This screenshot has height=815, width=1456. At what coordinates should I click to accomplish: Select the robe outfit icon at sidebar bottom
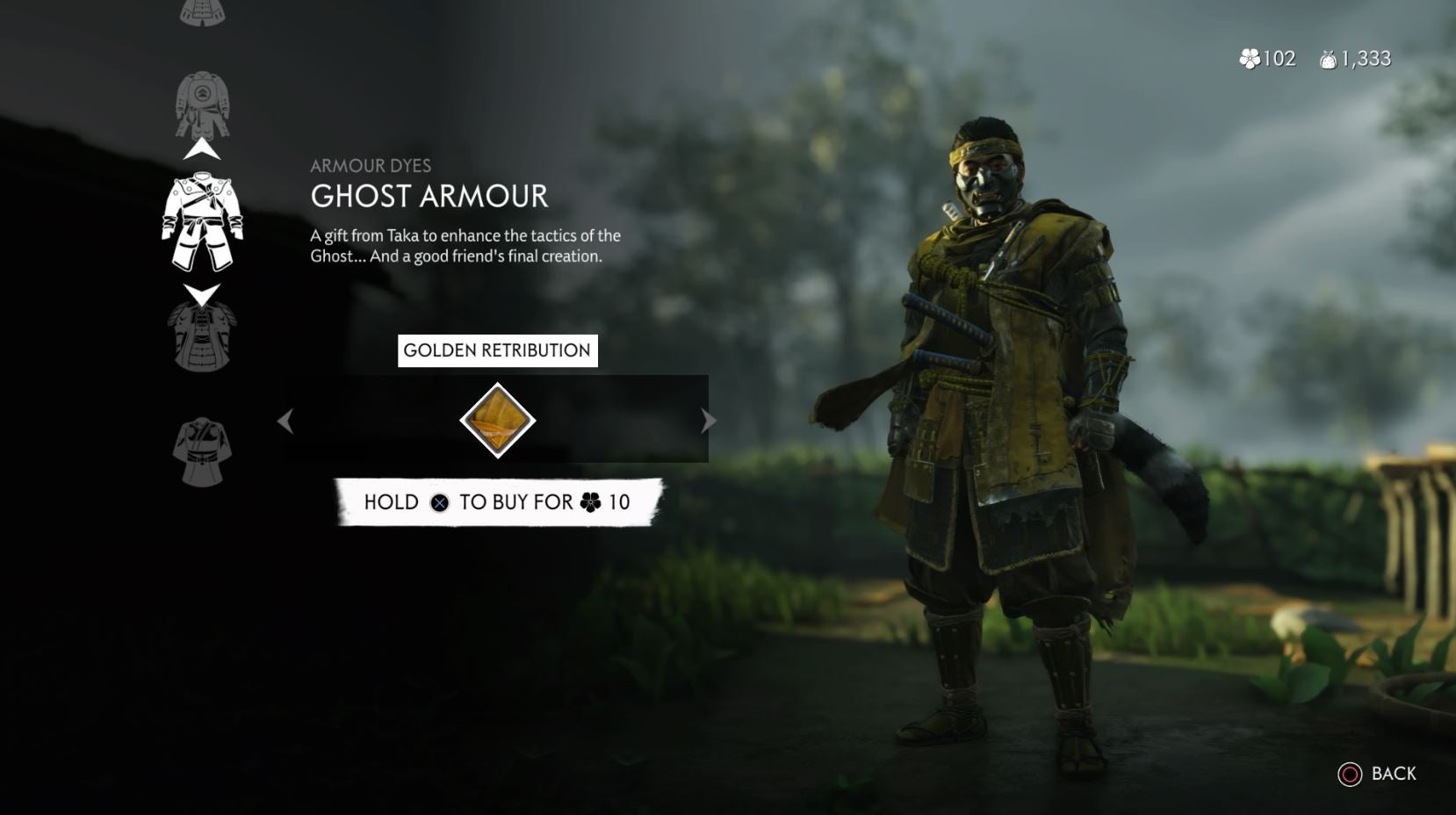pos(202,450)
